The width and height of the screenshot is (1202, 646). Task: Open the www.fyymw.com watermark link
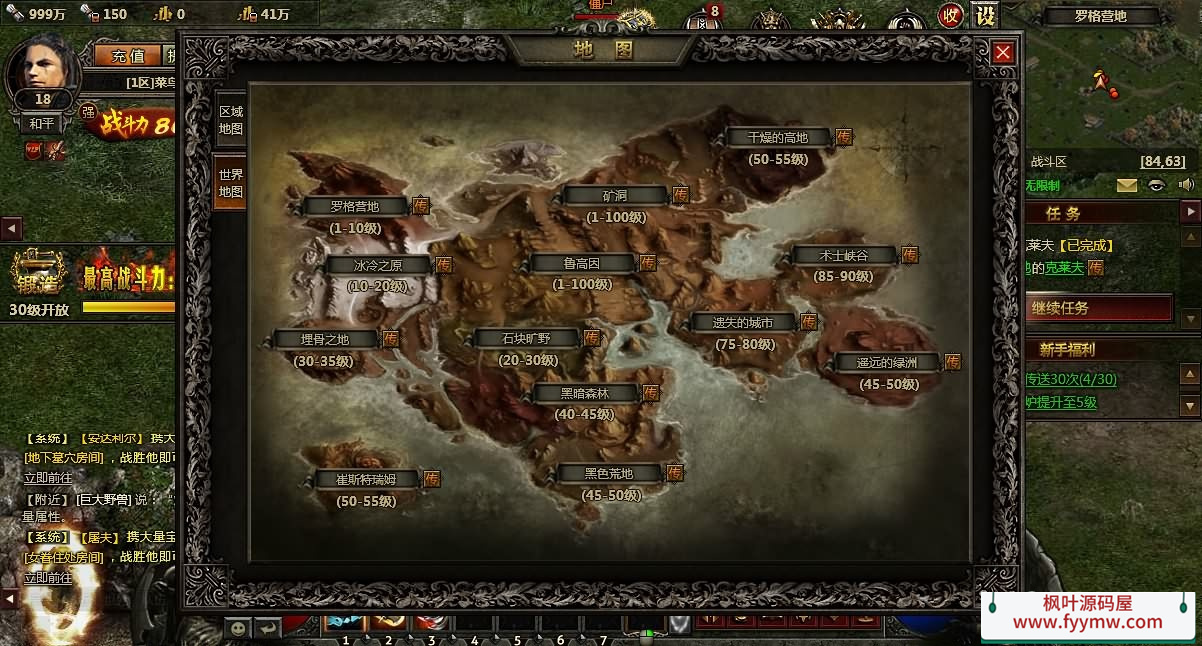[x=1088, y=622]
